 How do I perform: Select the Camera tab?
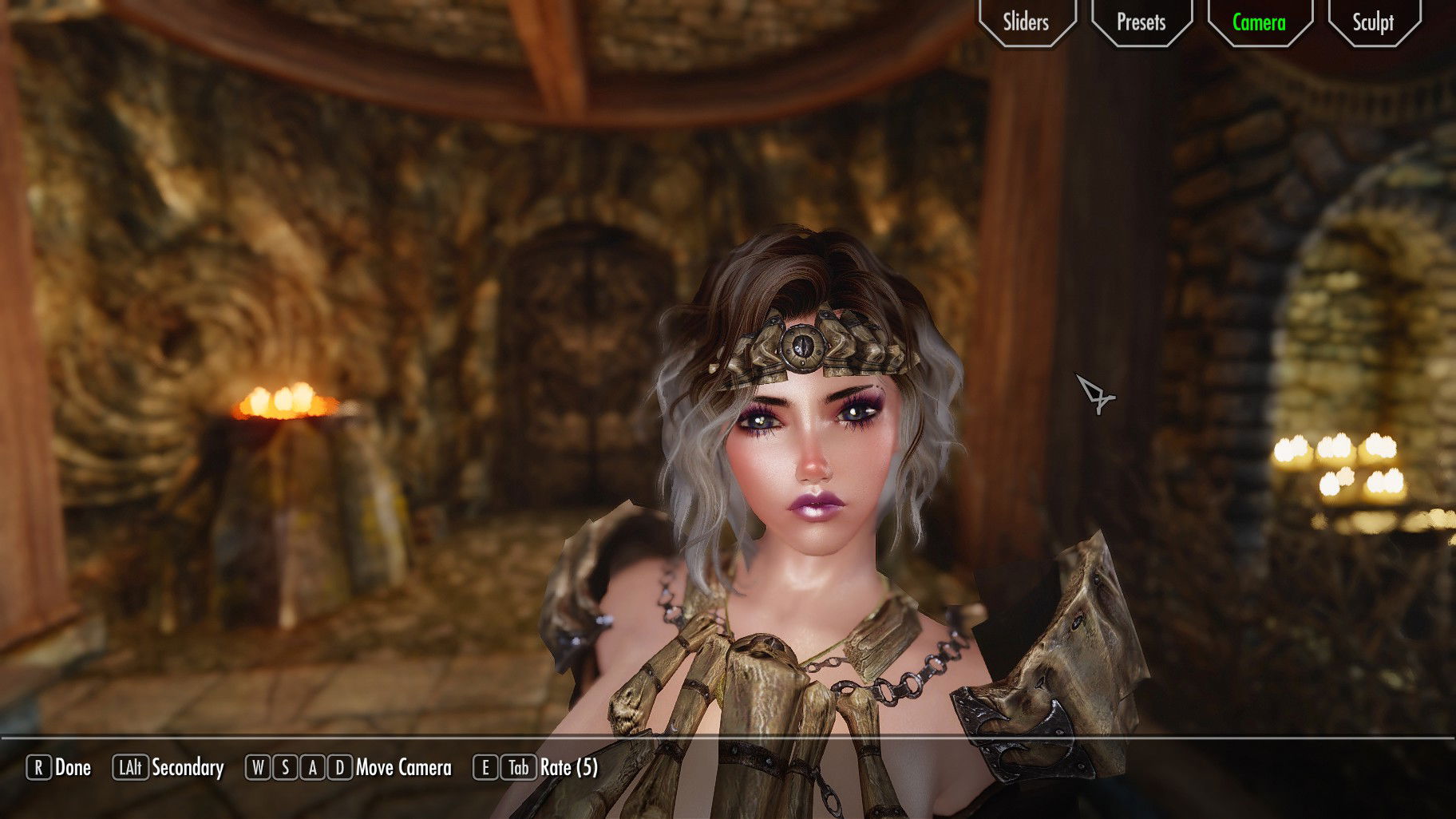point(1259,22)
